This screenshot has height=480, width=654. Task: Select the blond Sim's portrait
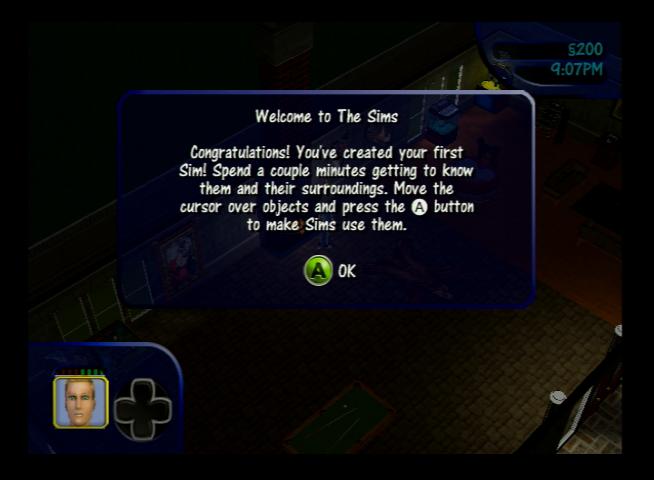80,402
